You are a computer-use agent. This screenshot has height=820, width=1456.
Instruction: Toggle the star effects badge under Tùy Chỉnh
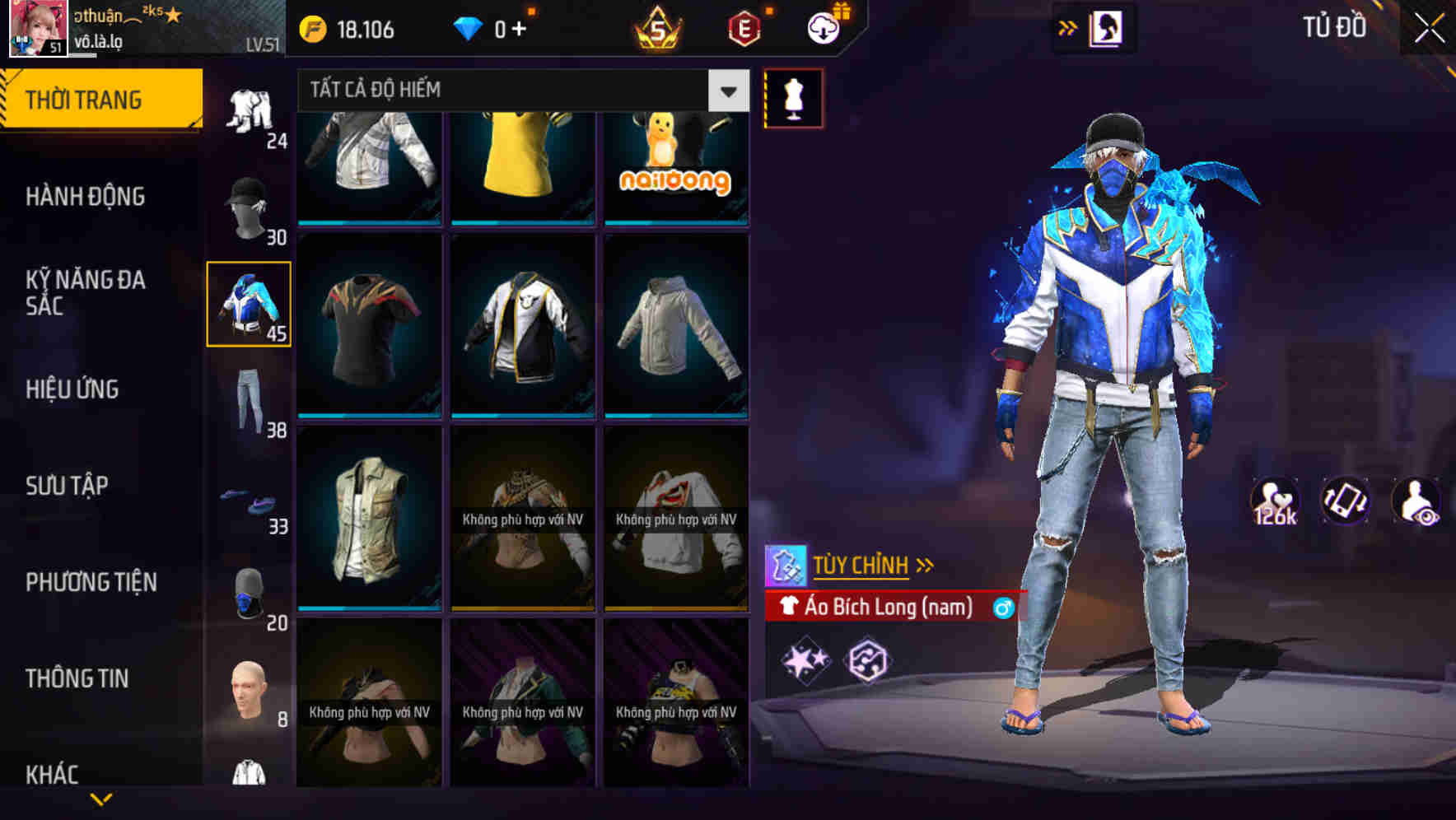click(805, 659)
